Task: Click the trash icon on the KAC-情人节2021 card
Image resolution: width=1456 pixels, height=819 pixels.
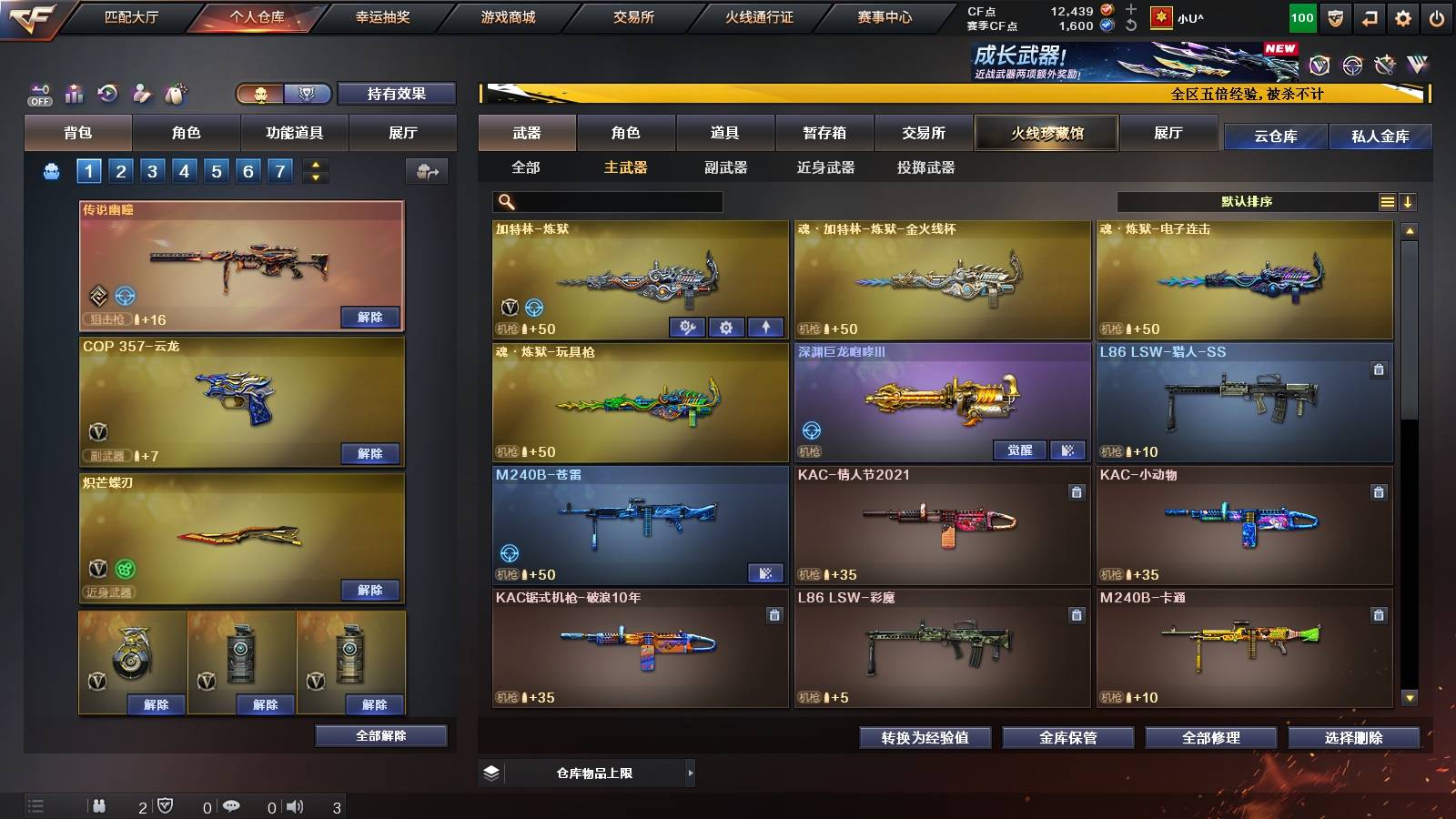Action: click(1076, 491)
